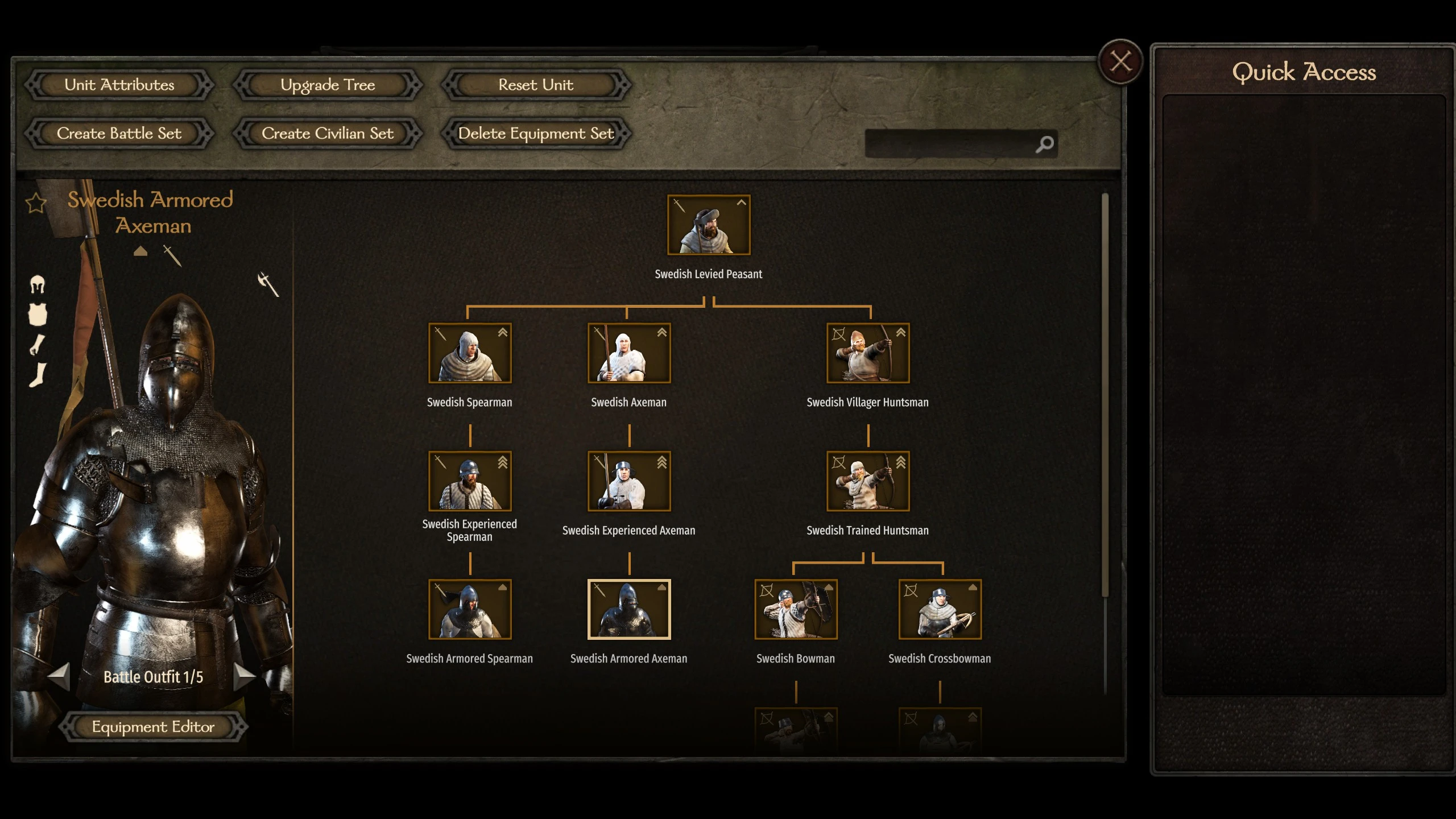Delete the current Equipment Set
The width and height of the screenshot is (1456, 819).
536,134
